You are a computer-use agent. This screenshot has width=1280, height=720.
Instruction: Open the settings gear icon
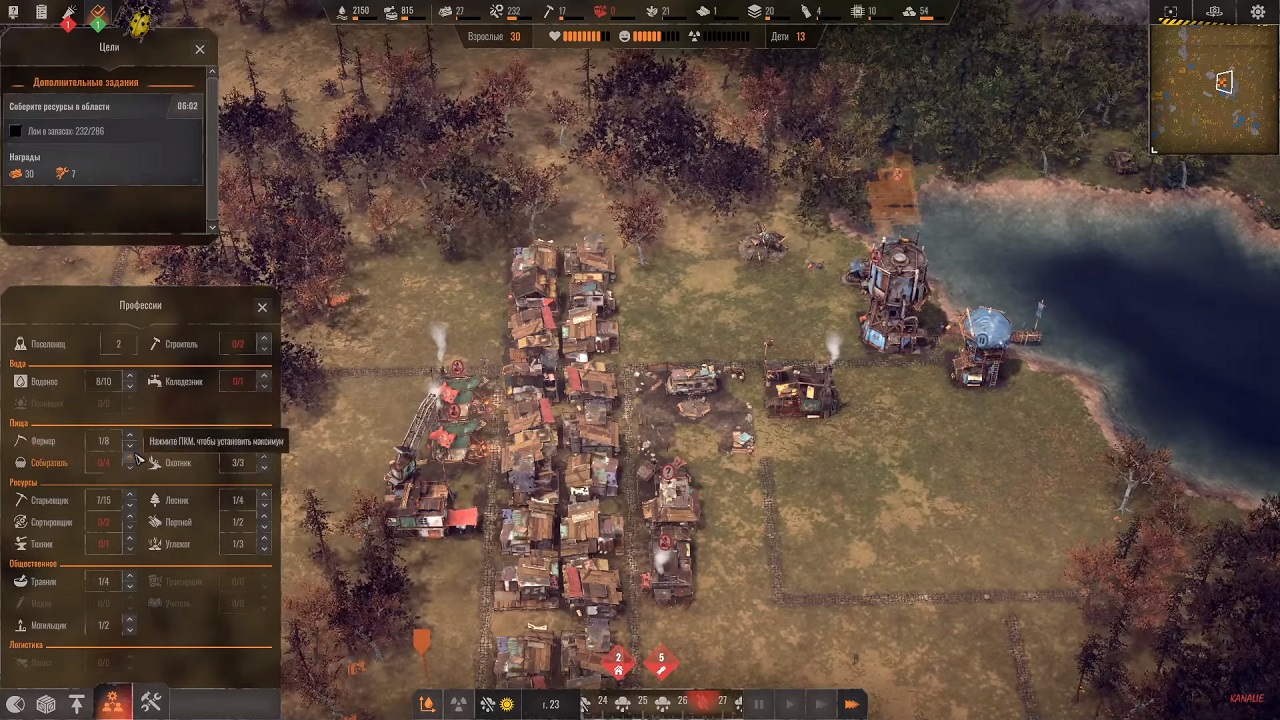(x=1258, y=12)
